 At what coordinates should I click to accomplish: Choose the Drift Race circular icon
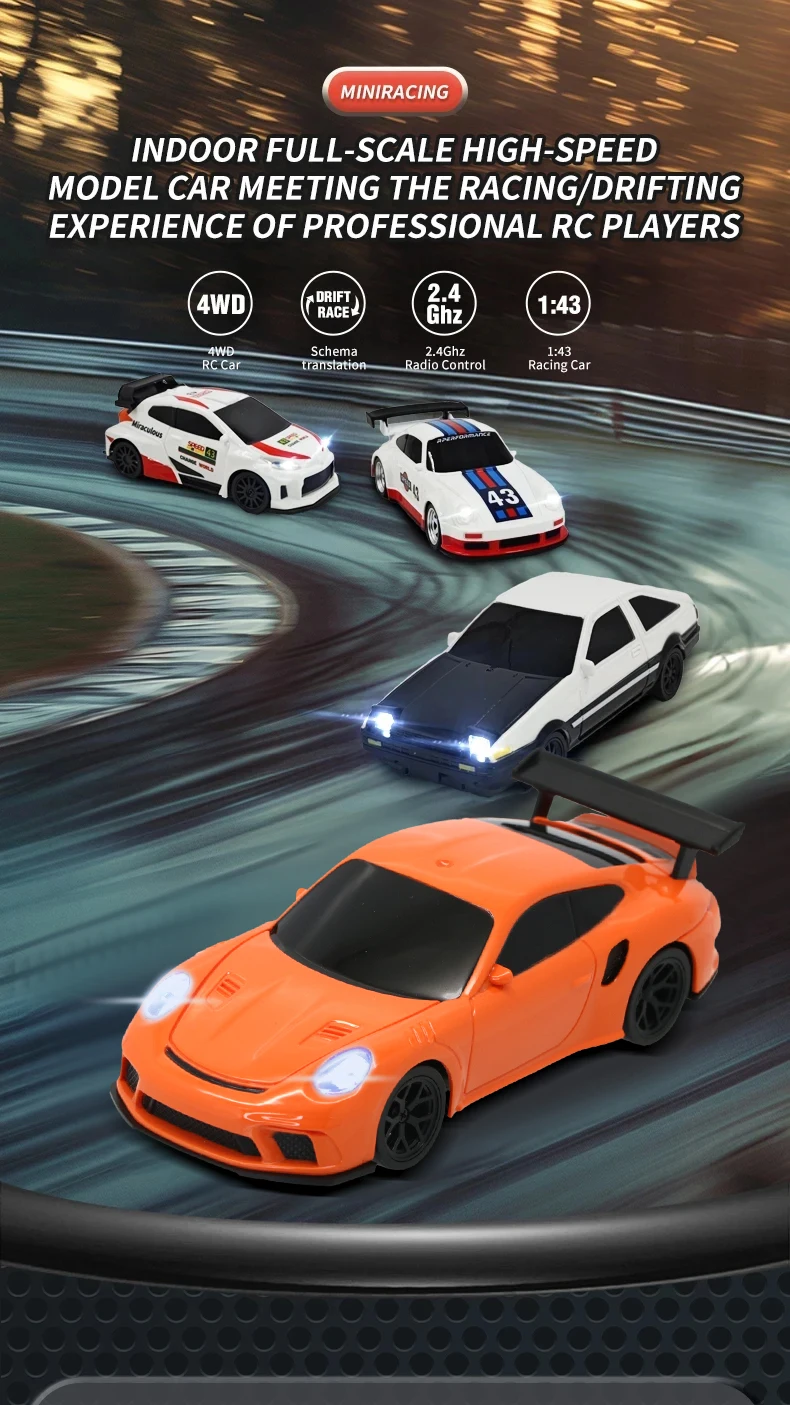(x=334, y=303)
